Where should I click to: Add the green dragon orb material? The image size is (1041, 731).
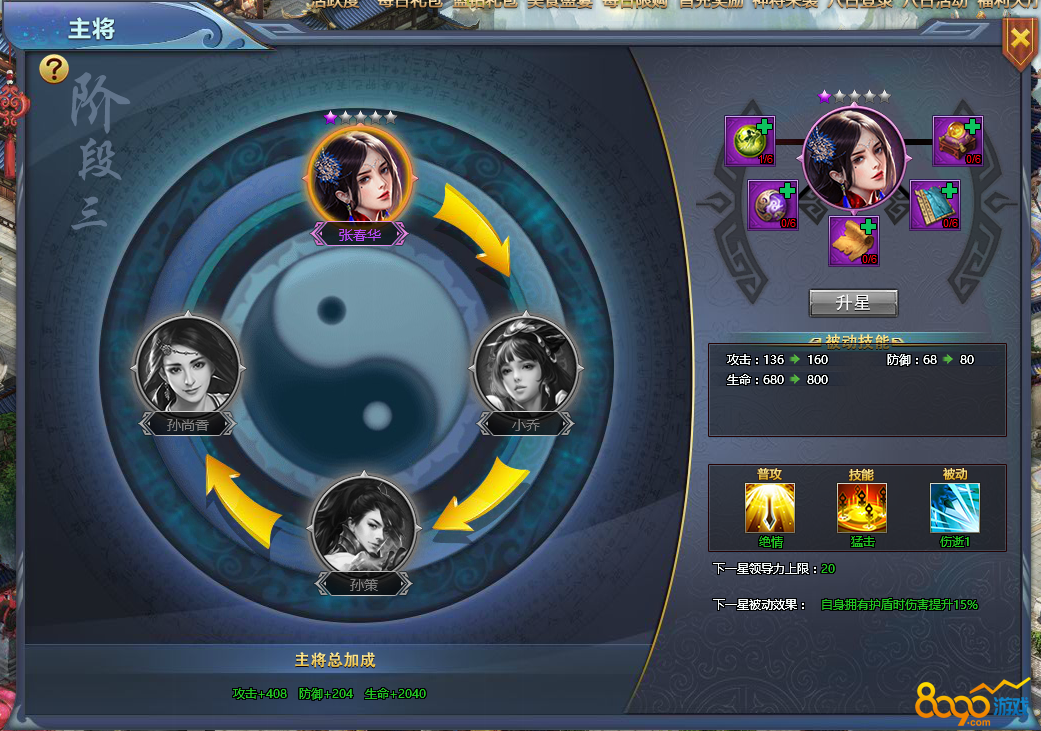[749, 141]
